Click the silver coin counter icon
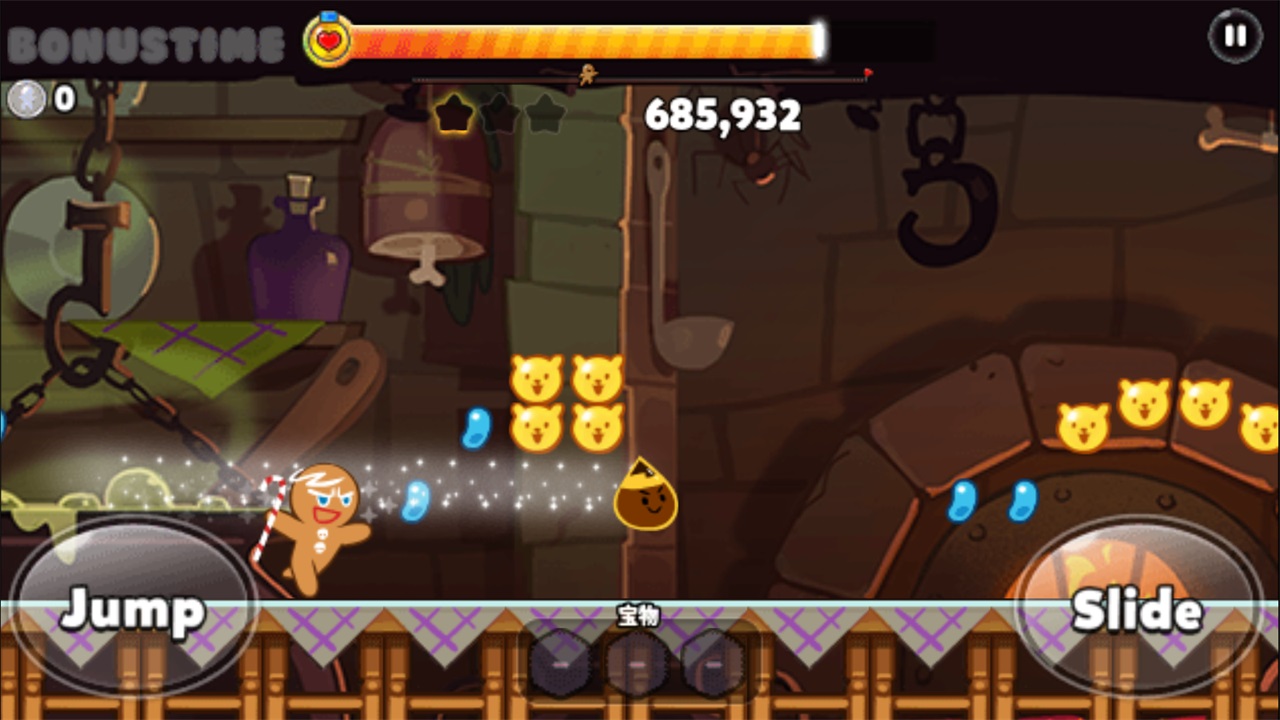This screenshot has width=1280, height=720. pos(28,99)
